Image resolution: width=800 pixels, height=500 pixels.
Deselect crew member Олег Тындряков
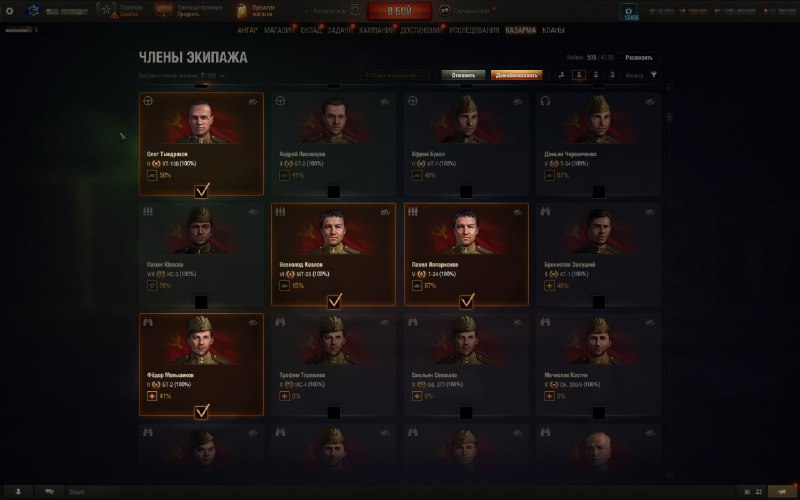pyautogui.click(x=202, y=188)
